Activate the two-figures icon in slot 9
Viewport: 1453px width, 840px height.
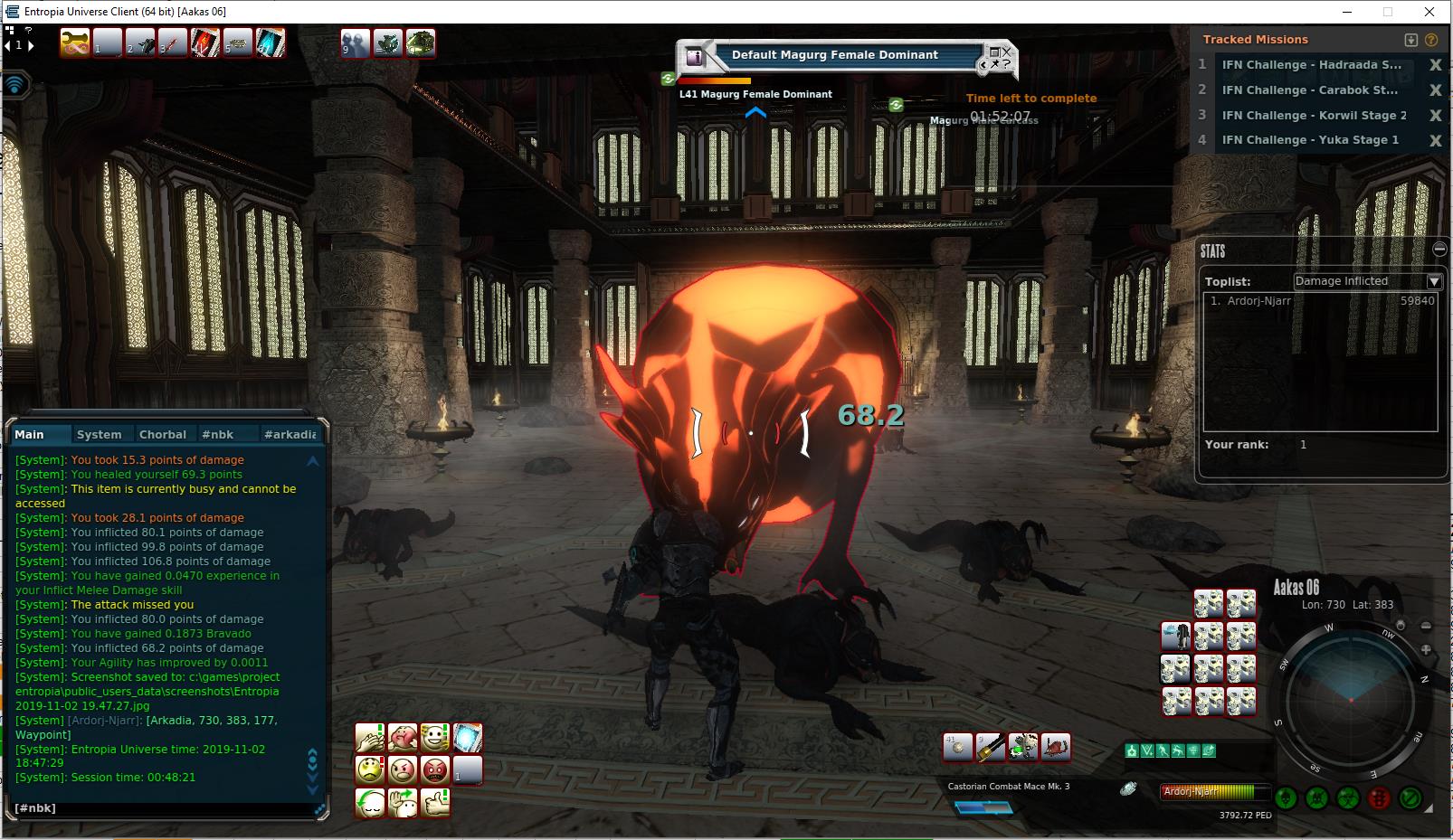tap(355, 42)
